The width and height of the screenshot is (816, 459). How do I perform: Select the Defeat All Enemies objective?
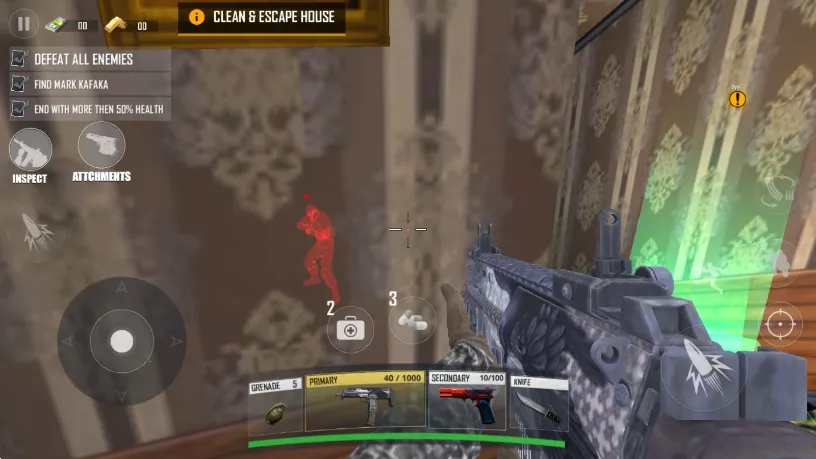coord(88,59)
